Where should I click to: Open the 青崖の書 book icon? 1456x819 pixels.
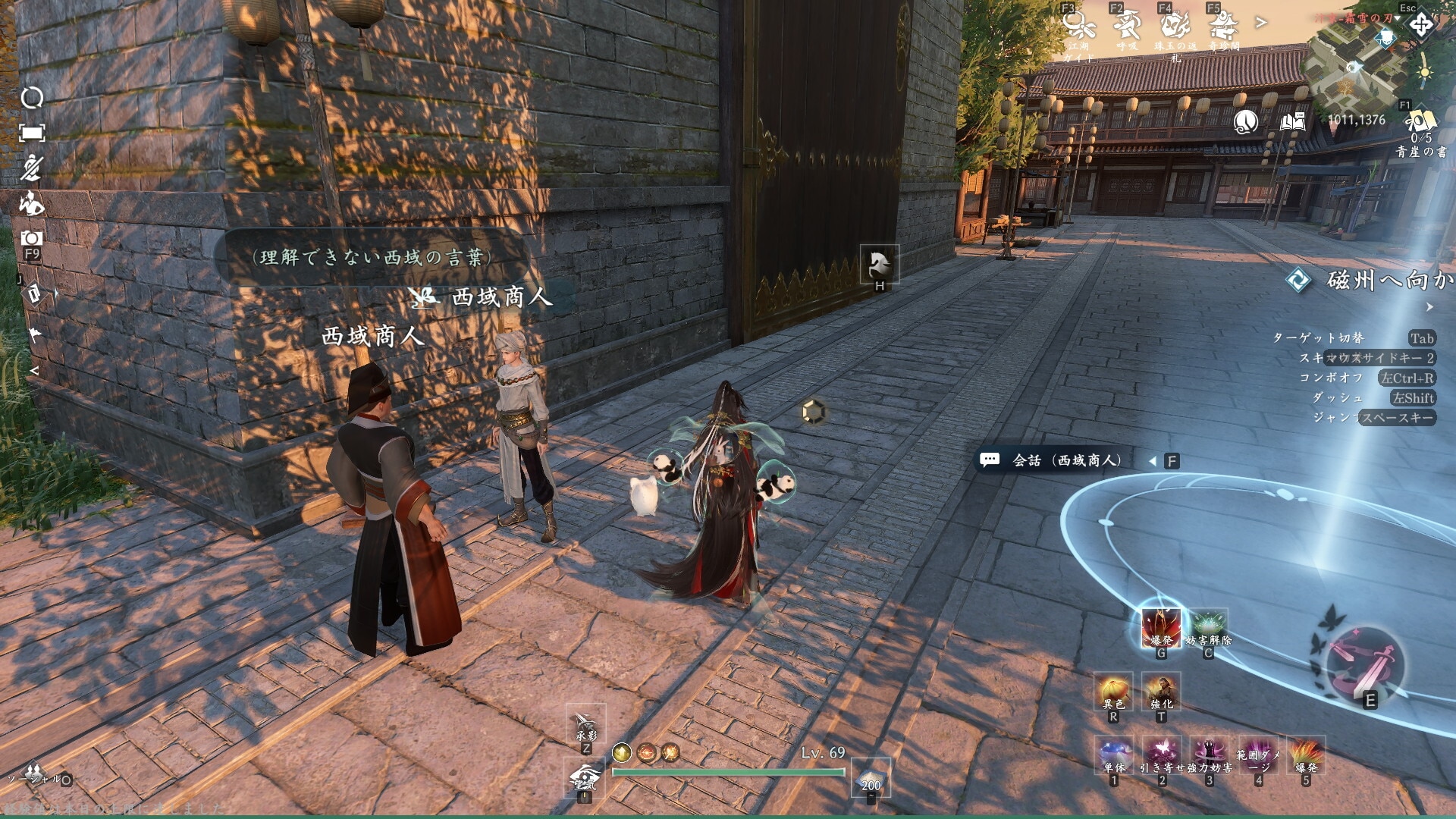pos(1420,124)
